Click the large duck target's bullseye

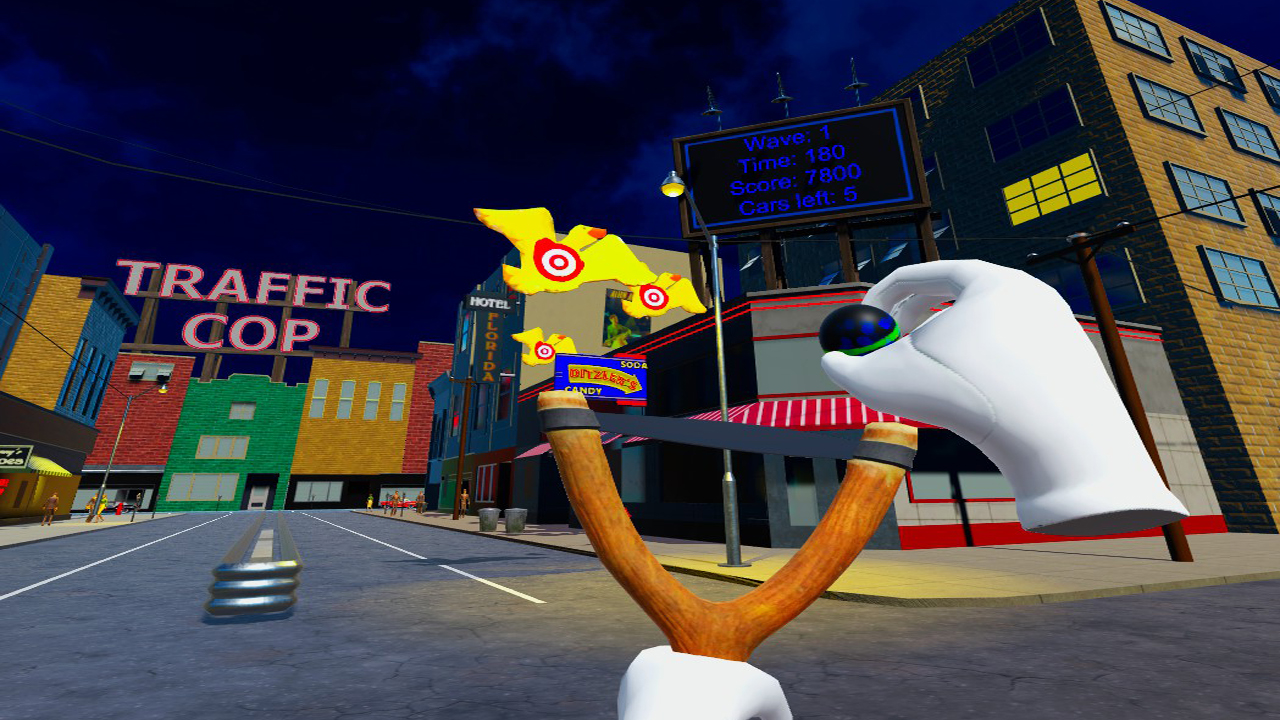(x=560, y=263)
